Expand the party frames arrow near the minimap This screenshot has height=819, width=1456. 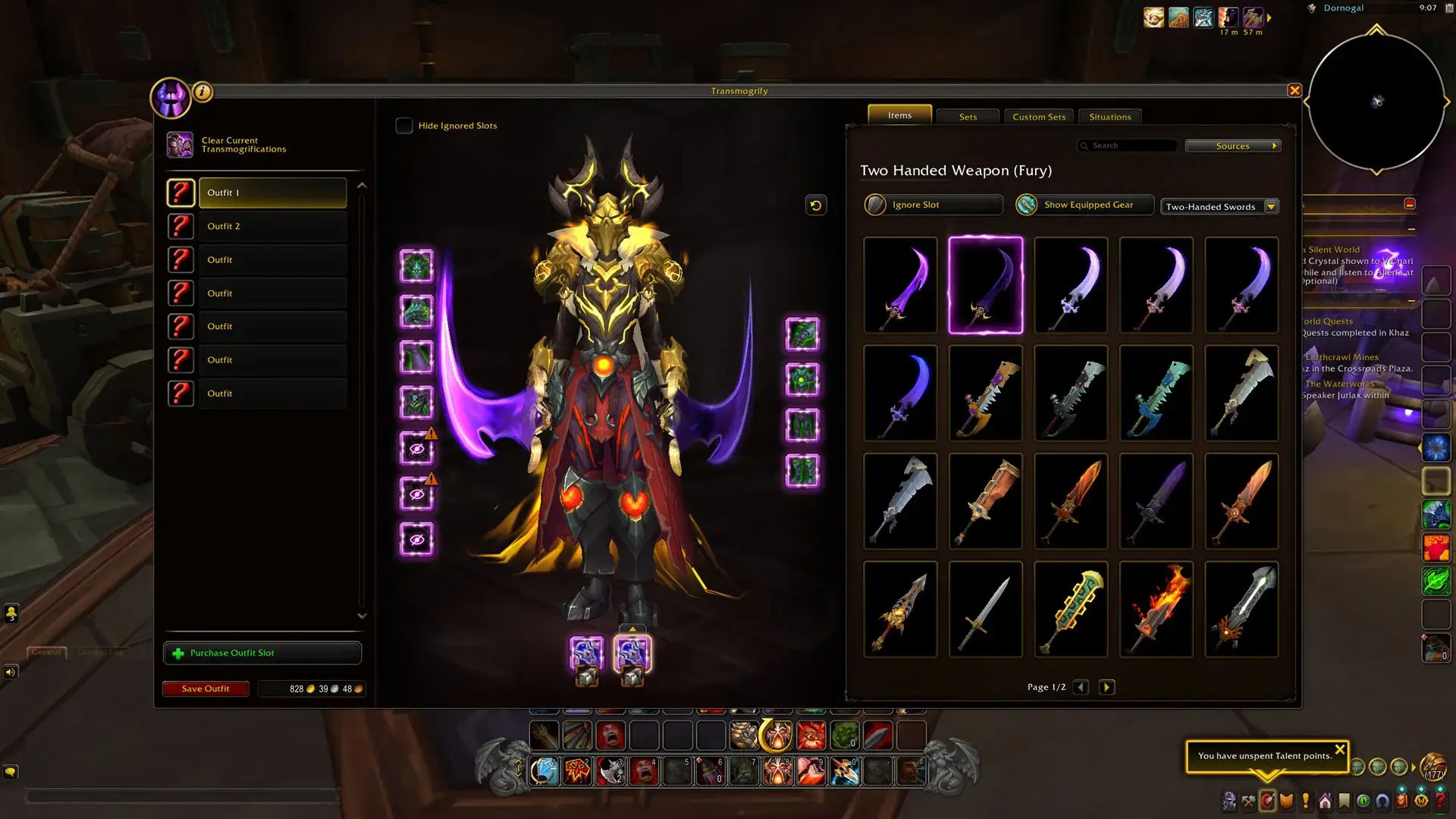tap(1269, 17)
